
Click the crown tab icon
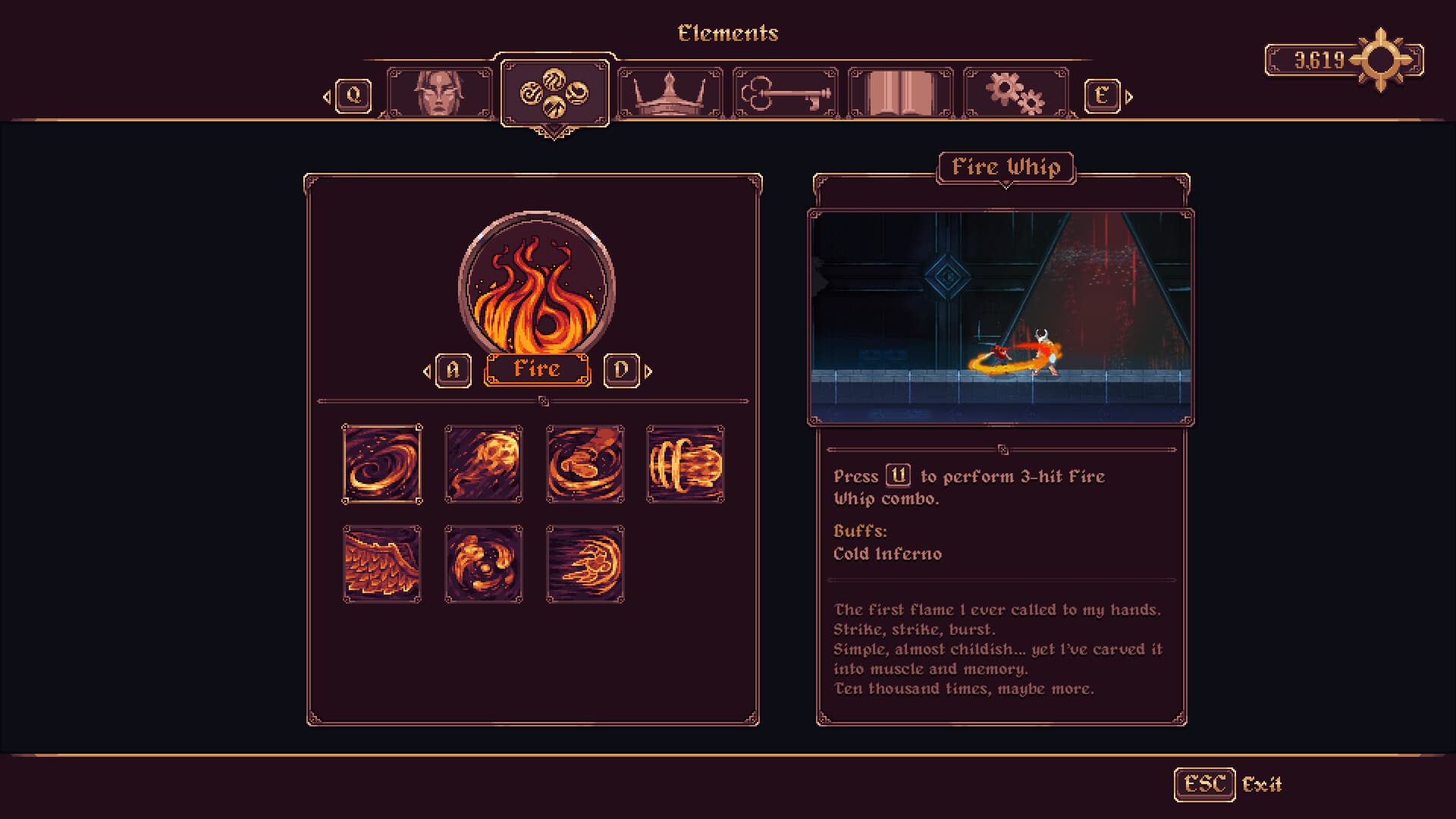(x=670, y=91)
